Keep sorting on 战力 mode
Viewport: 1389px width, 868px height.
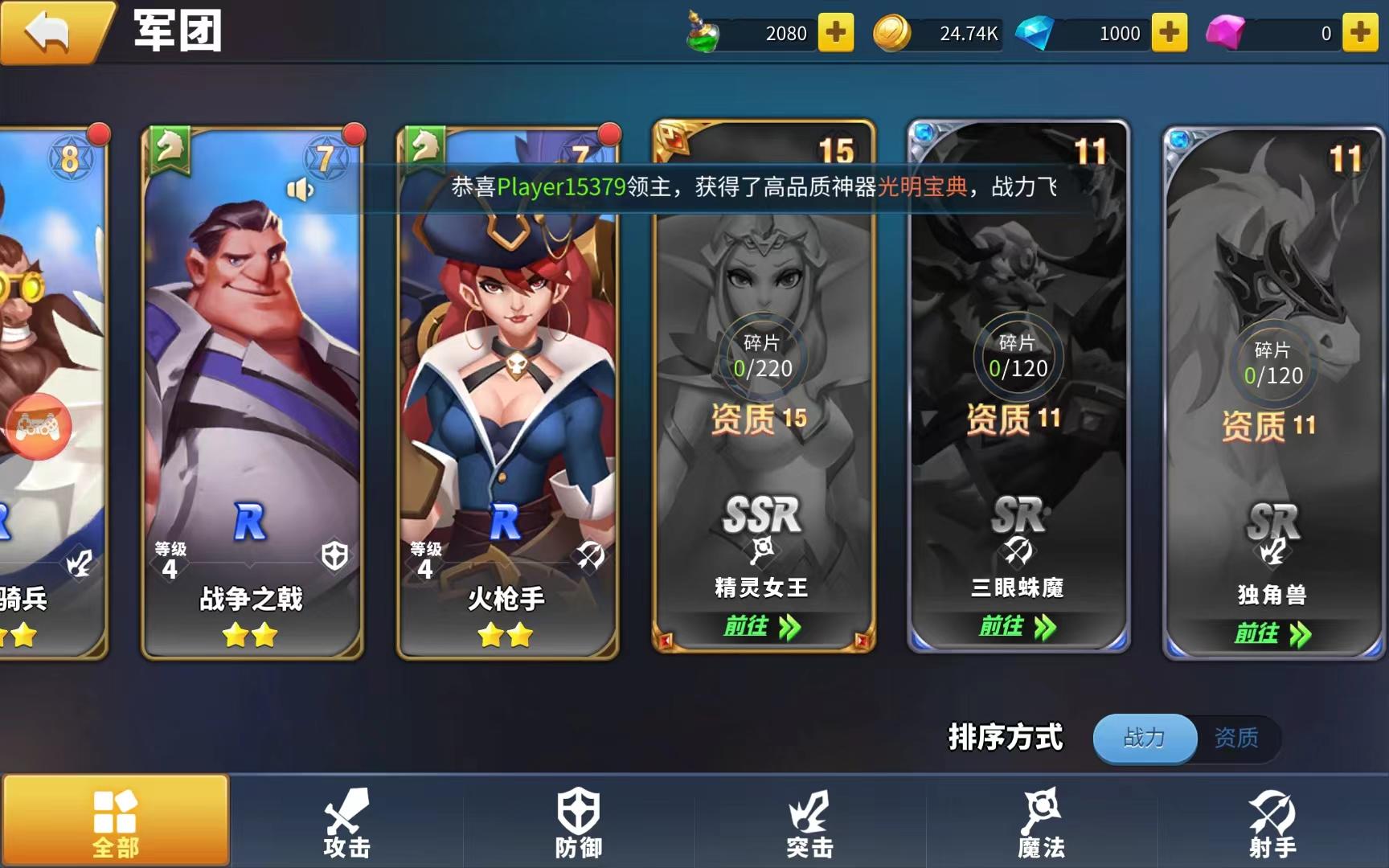[x=1144, y=738]
